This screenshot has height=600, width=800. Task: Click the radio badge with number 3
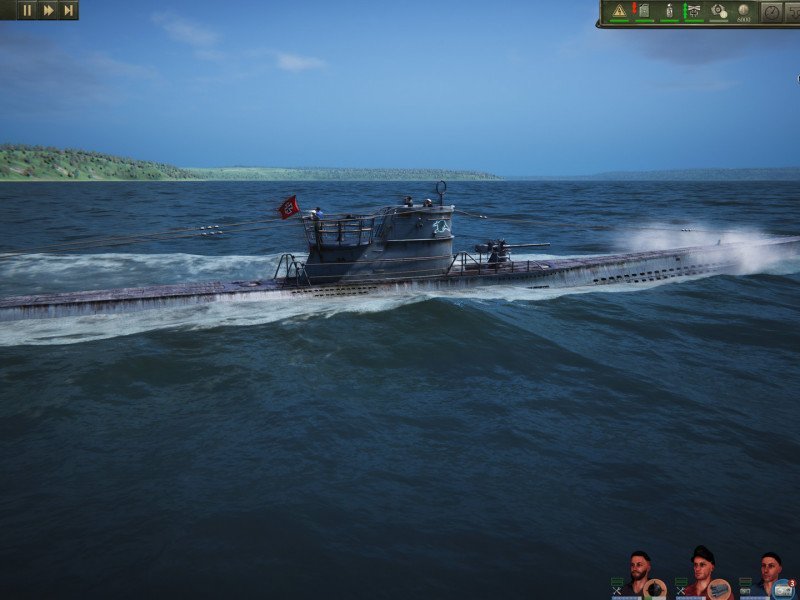click(784, 589)
